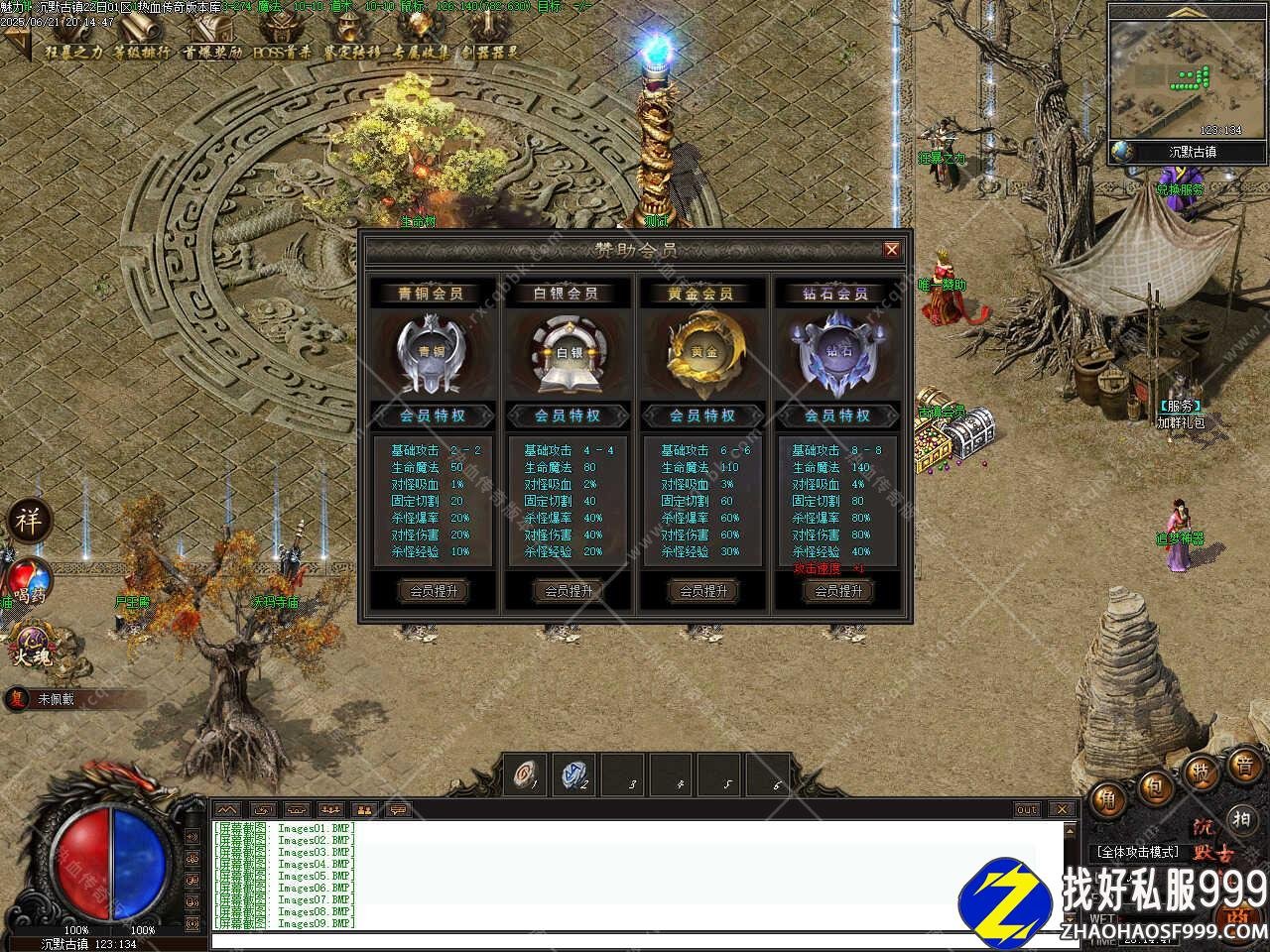Upgrade to 钻石会员 diamond membership

coord(837,591)
